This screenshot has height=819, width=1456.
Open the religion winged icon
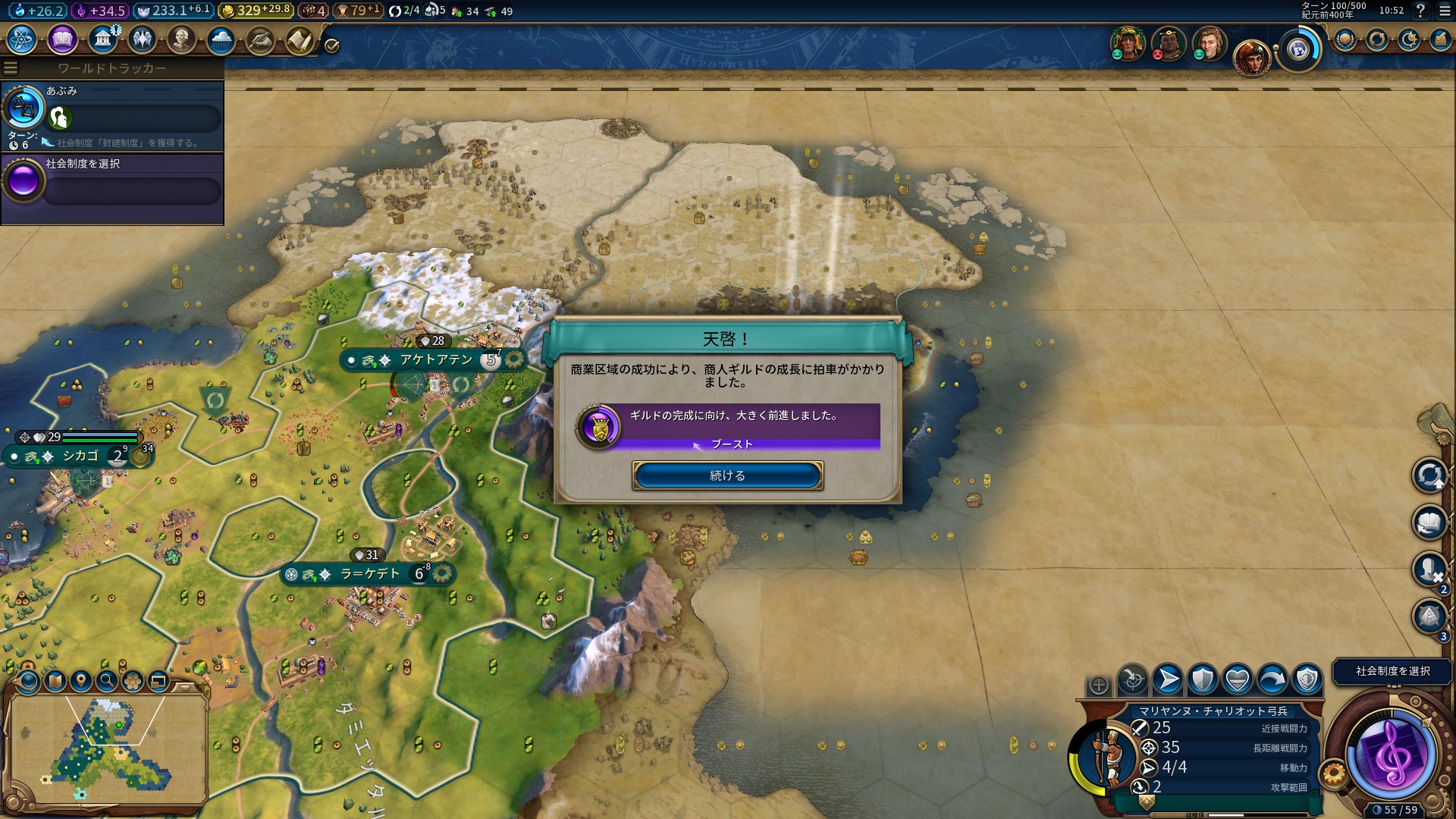point(142,39)
